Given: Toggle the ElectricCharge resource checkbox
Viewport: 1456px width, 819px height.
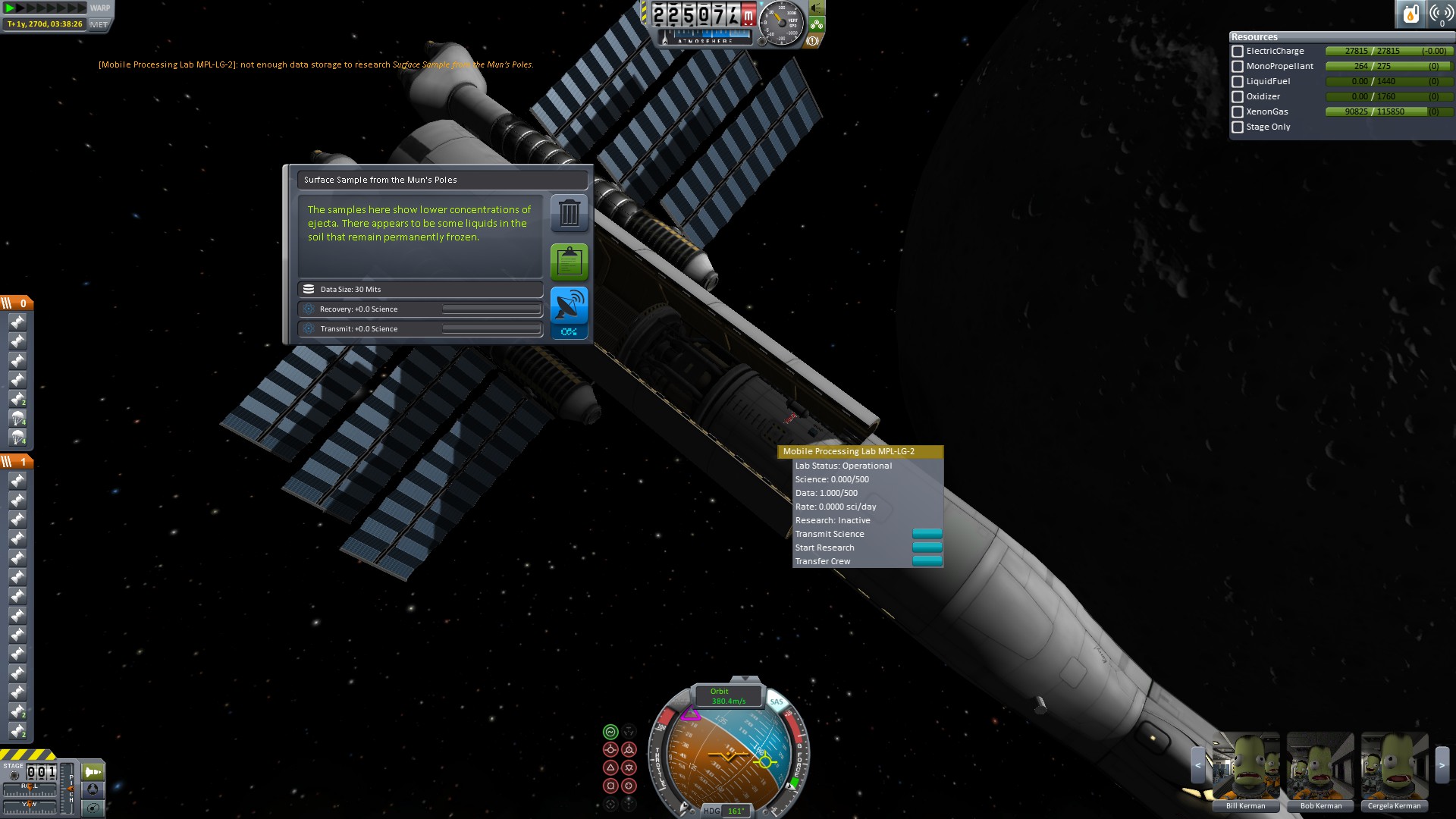Looking at the screenshot, I should [1238, 52].
